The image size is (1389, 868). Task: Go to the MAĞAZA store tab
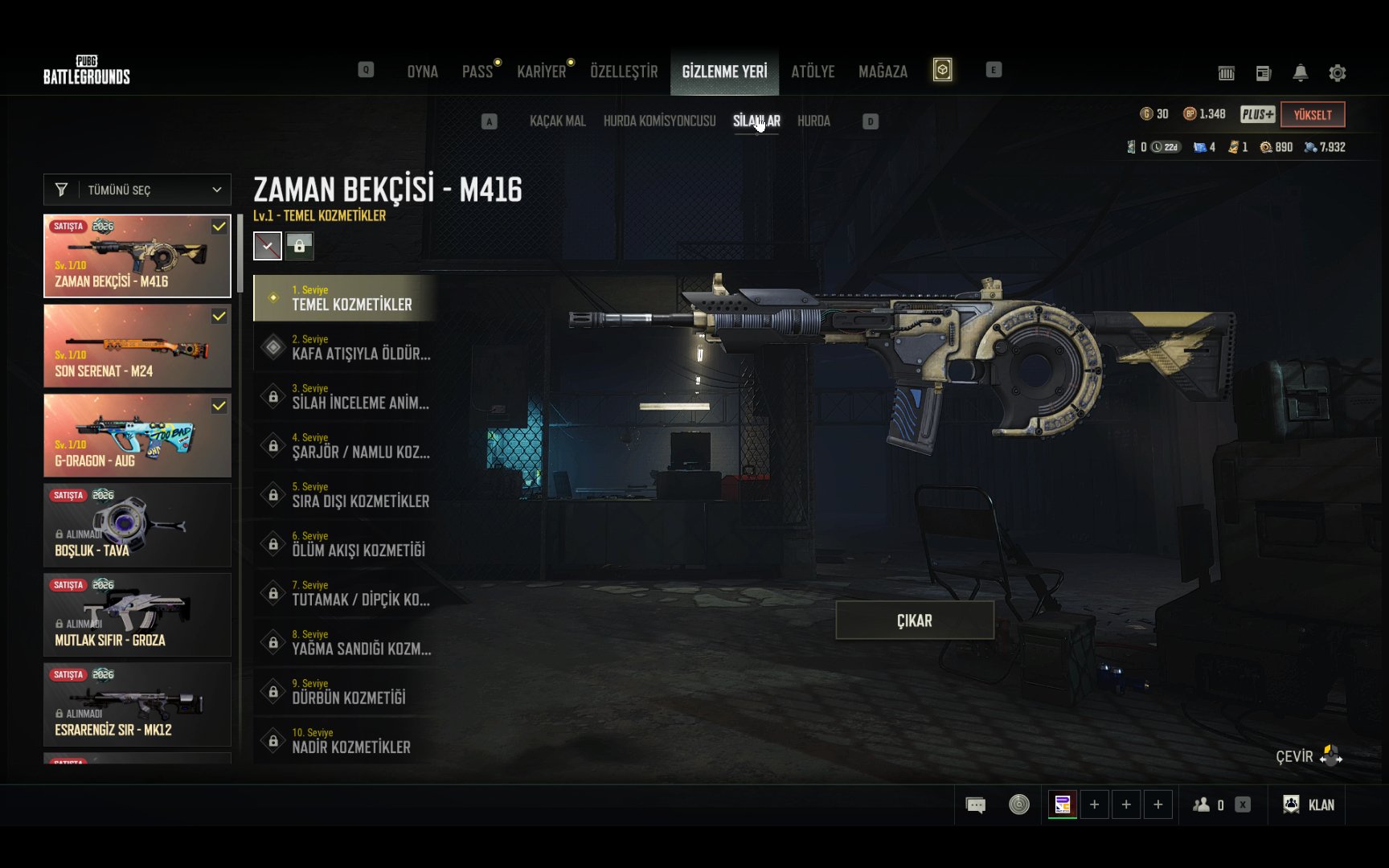[883, 72]
